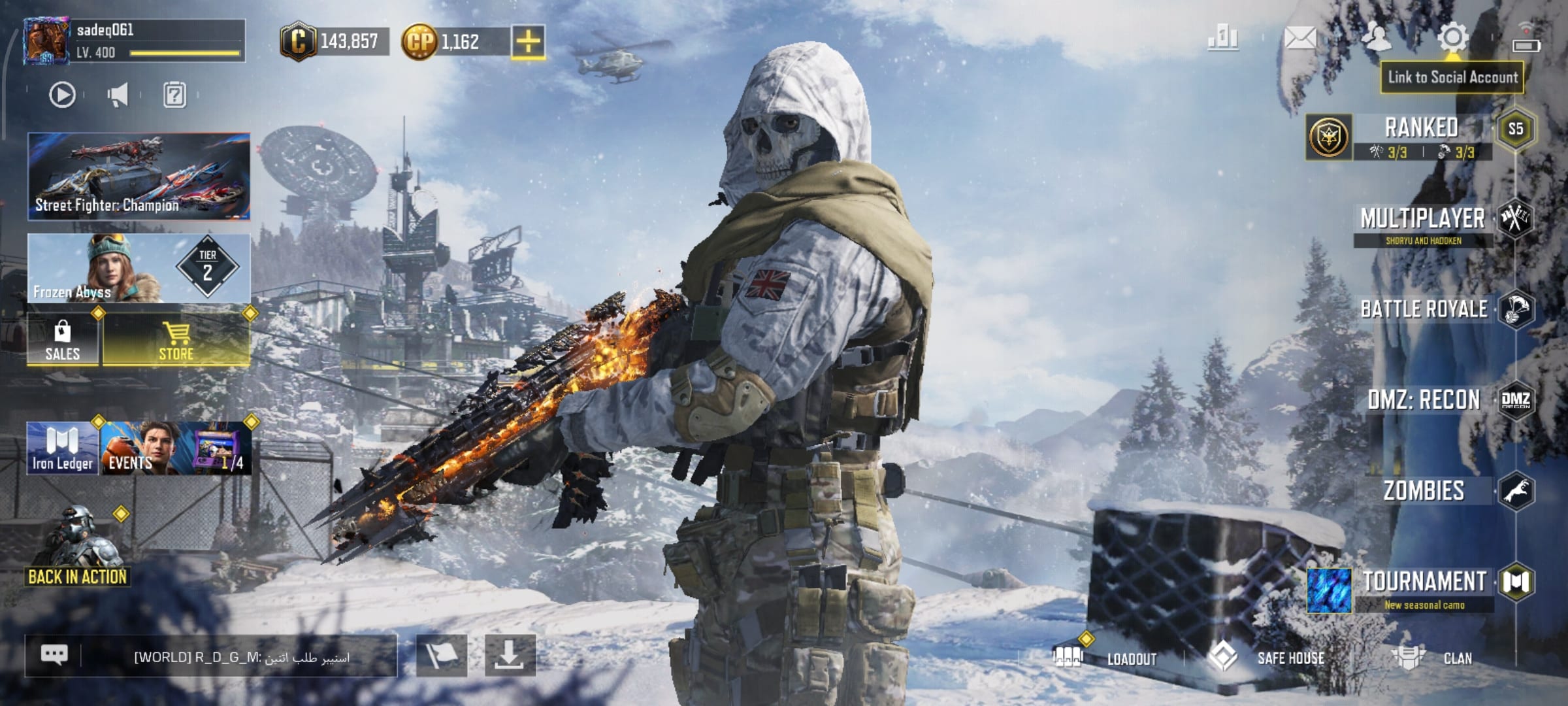View the Sales offers
This screenshot has height=706, width=1568.
click(x=63, y=340)
